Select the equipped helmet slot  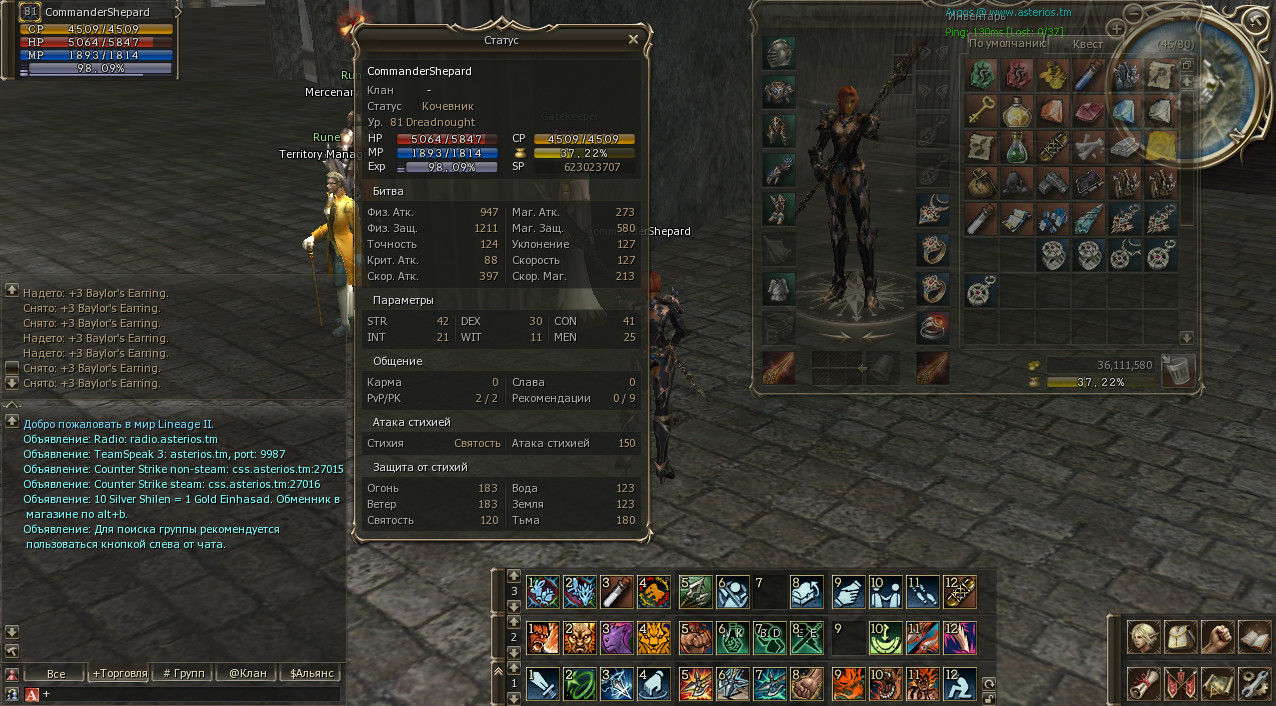coord(778,53)
